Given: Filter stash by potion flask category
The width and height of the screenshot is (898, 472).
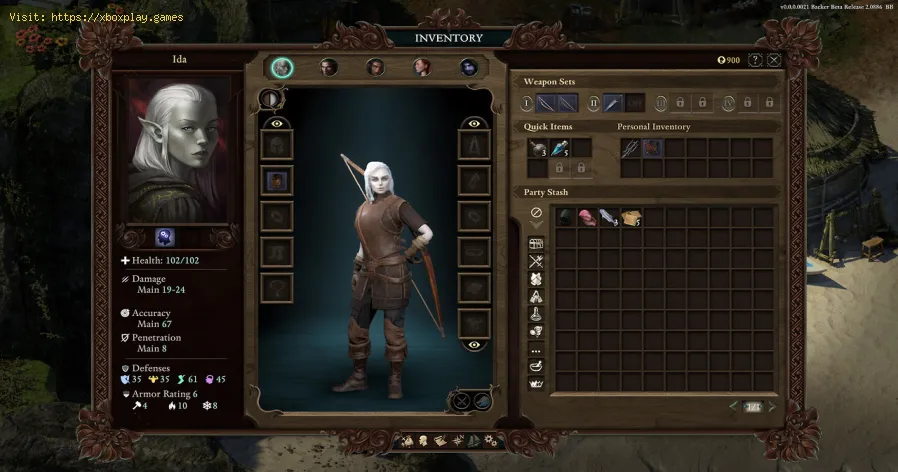Looking at the screenshot, I should point(536,313).
